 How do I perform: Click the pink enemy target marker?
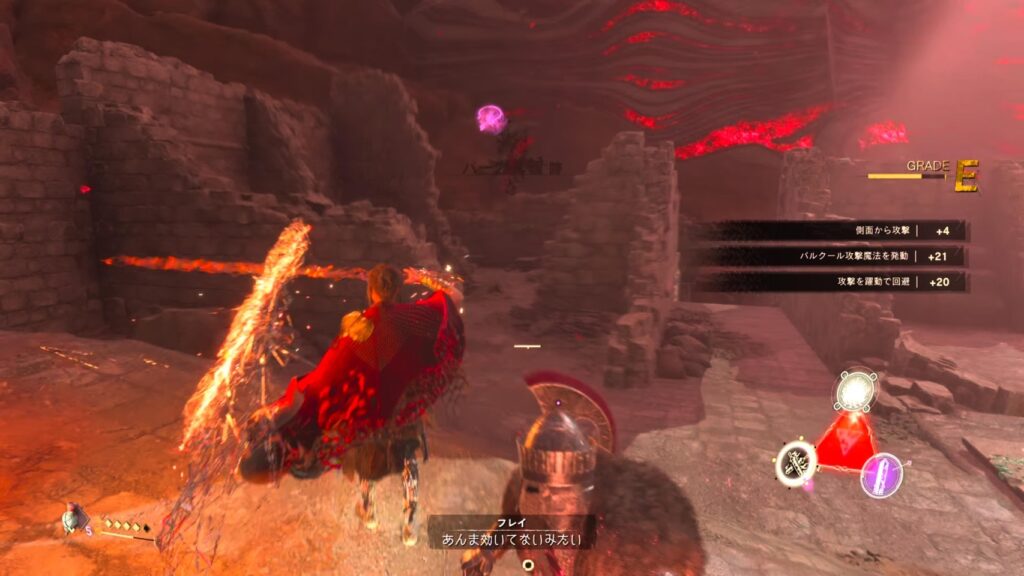(x=491, y=119)
